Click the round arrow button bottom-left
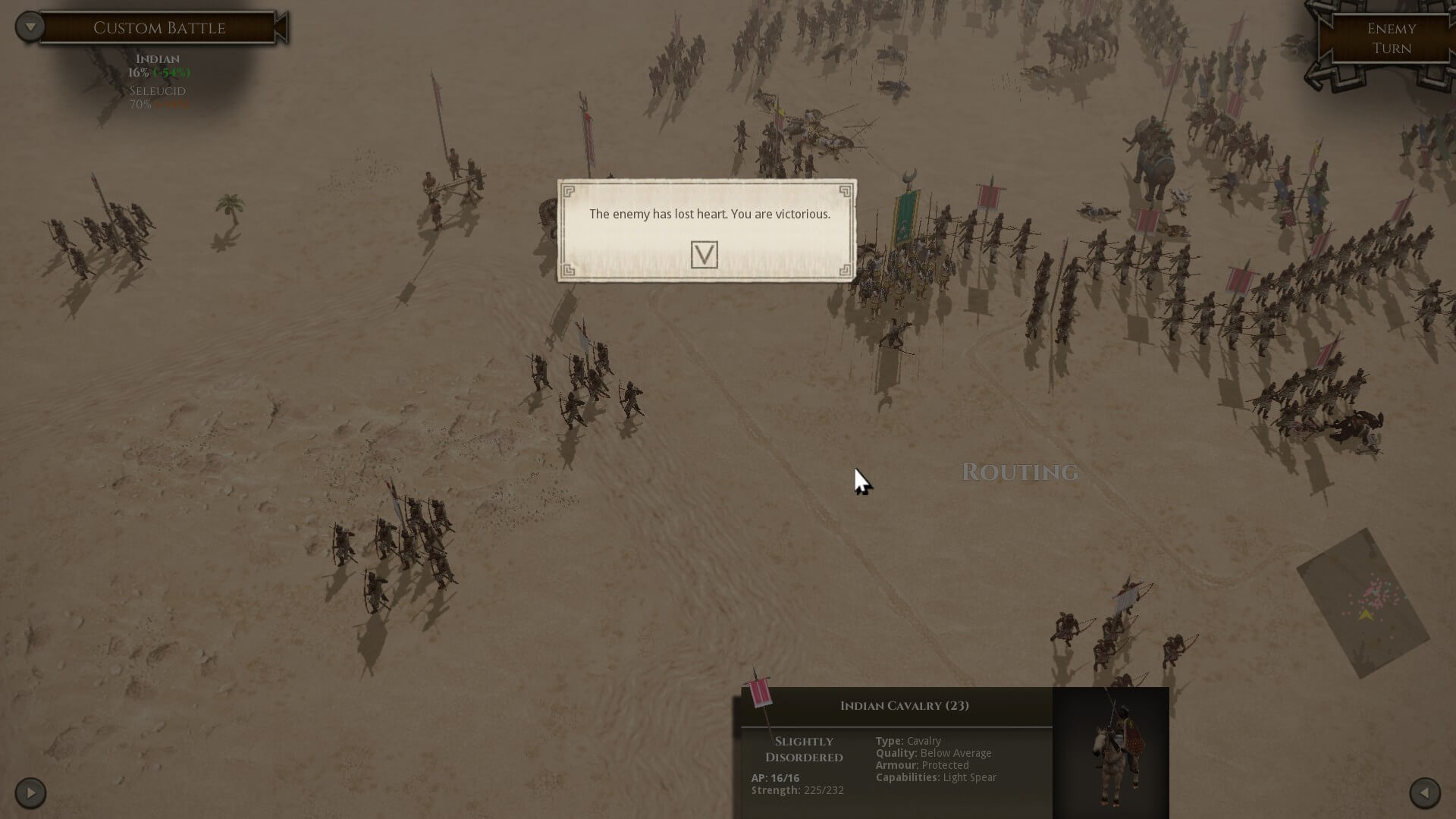 tap(30, 793)
